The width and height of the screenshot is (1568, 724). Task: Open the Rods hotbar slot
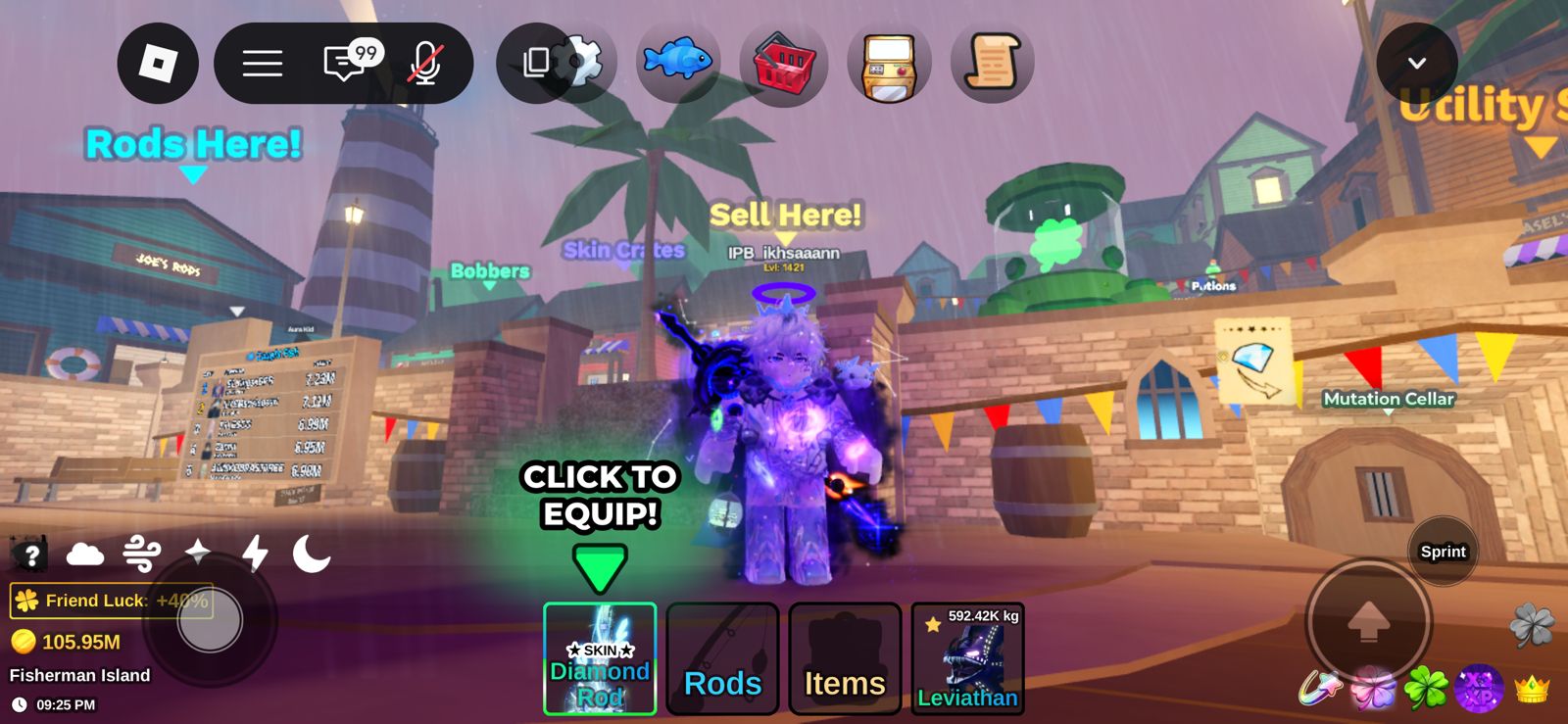722,658
